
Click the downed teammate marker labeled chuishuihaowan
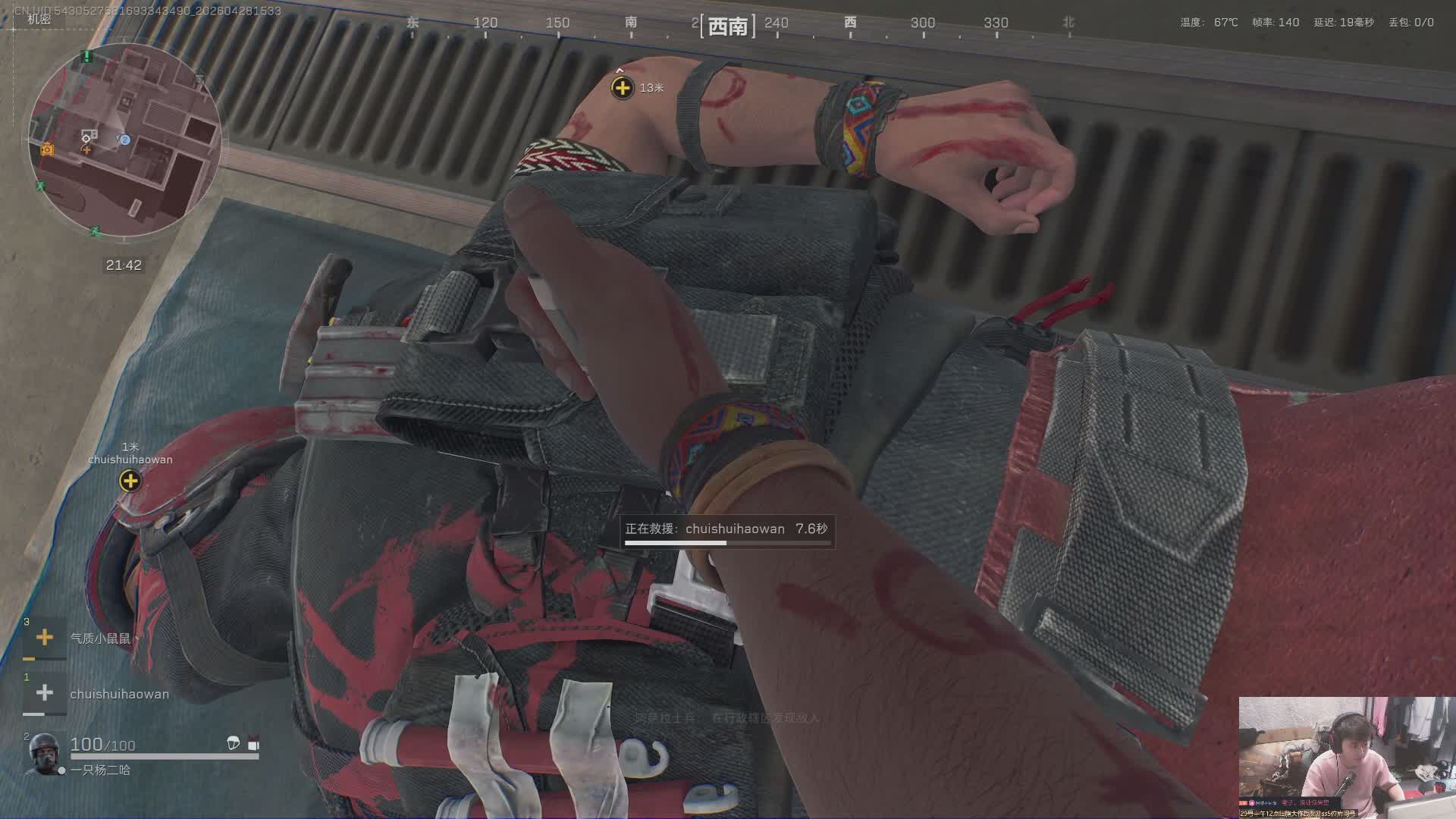130,480
